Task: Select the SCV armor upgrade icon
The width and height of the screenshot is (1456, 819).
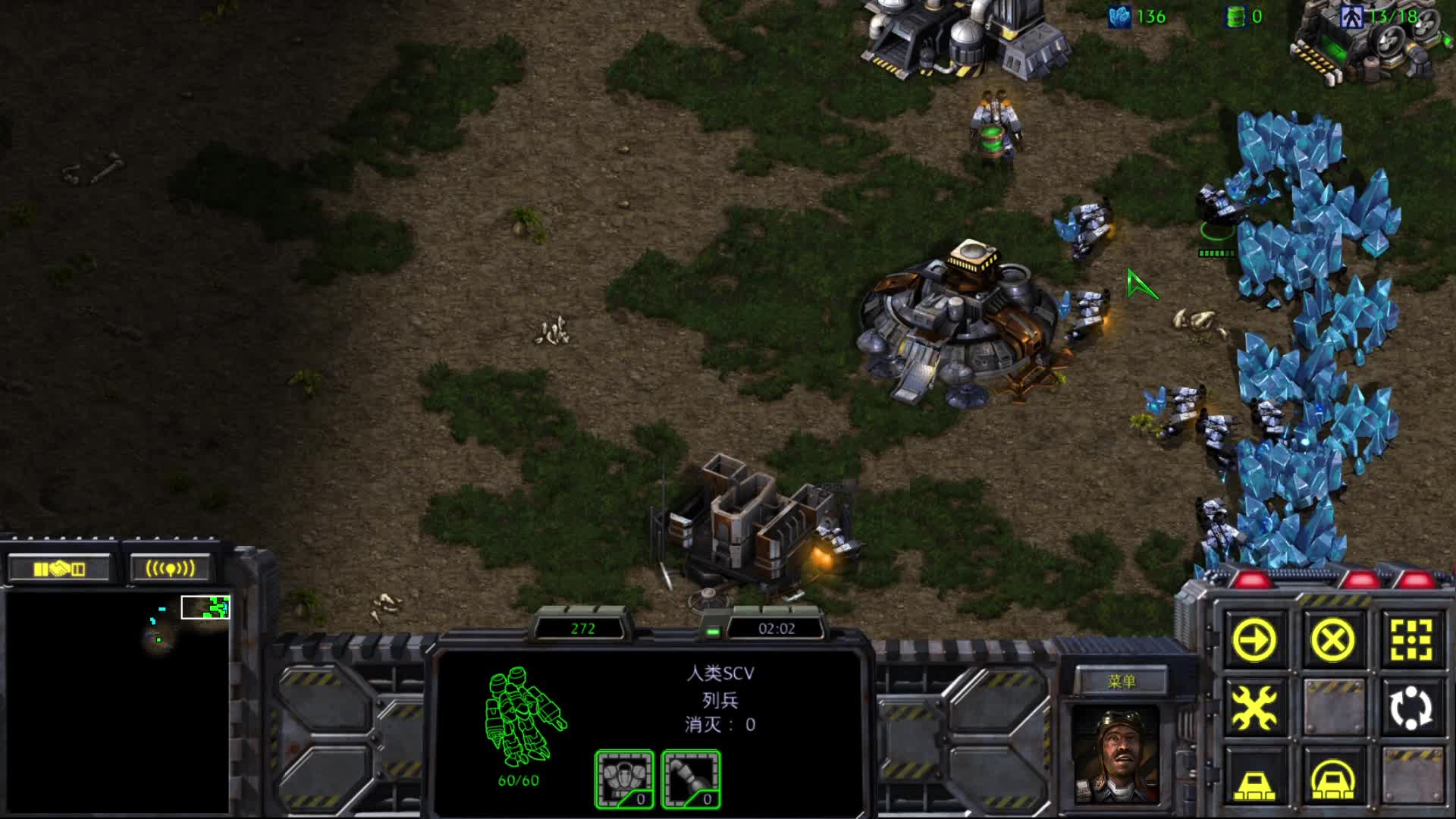Action: (624, 779)
